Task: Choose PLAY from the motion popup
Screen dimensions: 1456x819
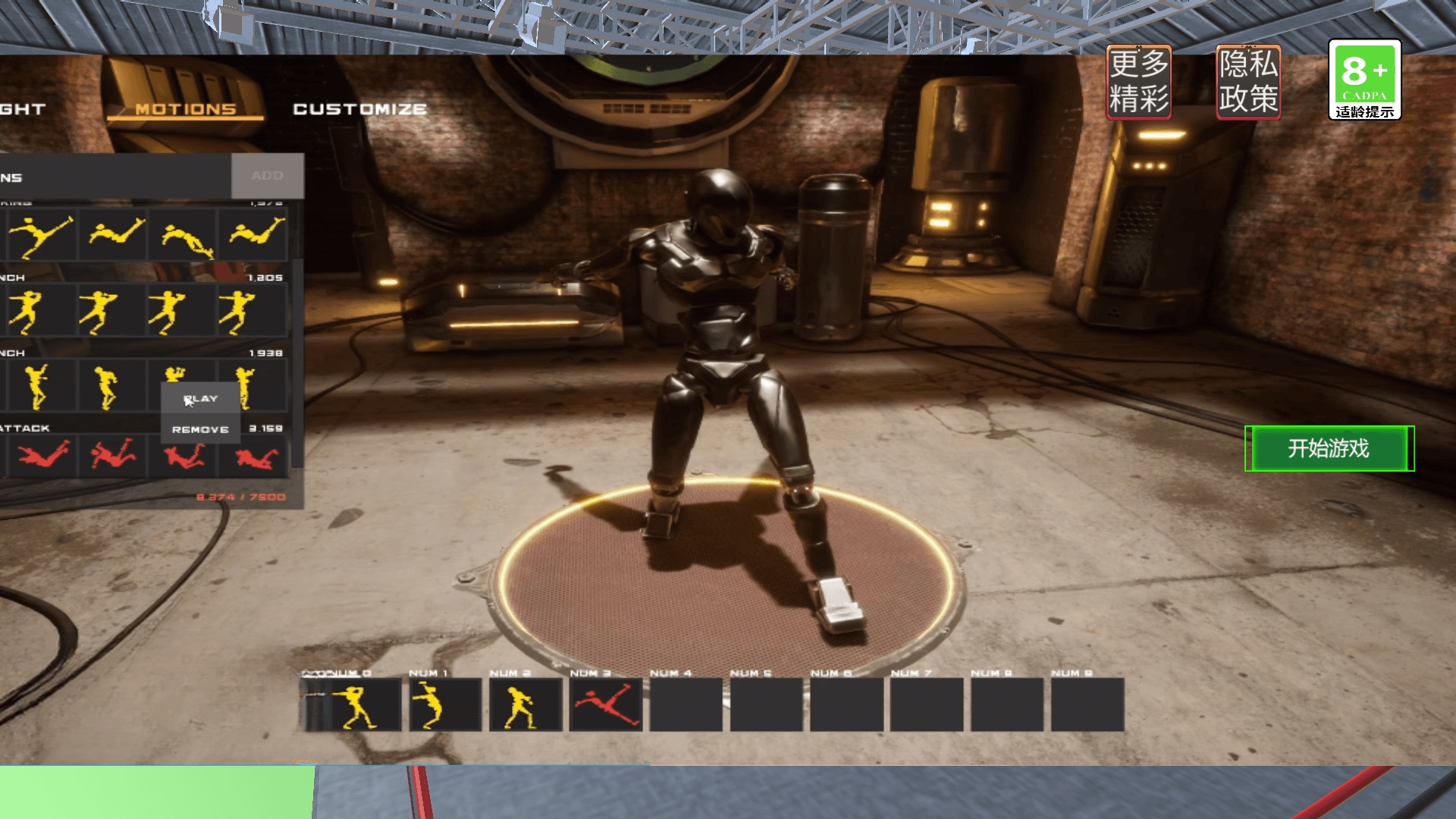Action: [201, 399]
